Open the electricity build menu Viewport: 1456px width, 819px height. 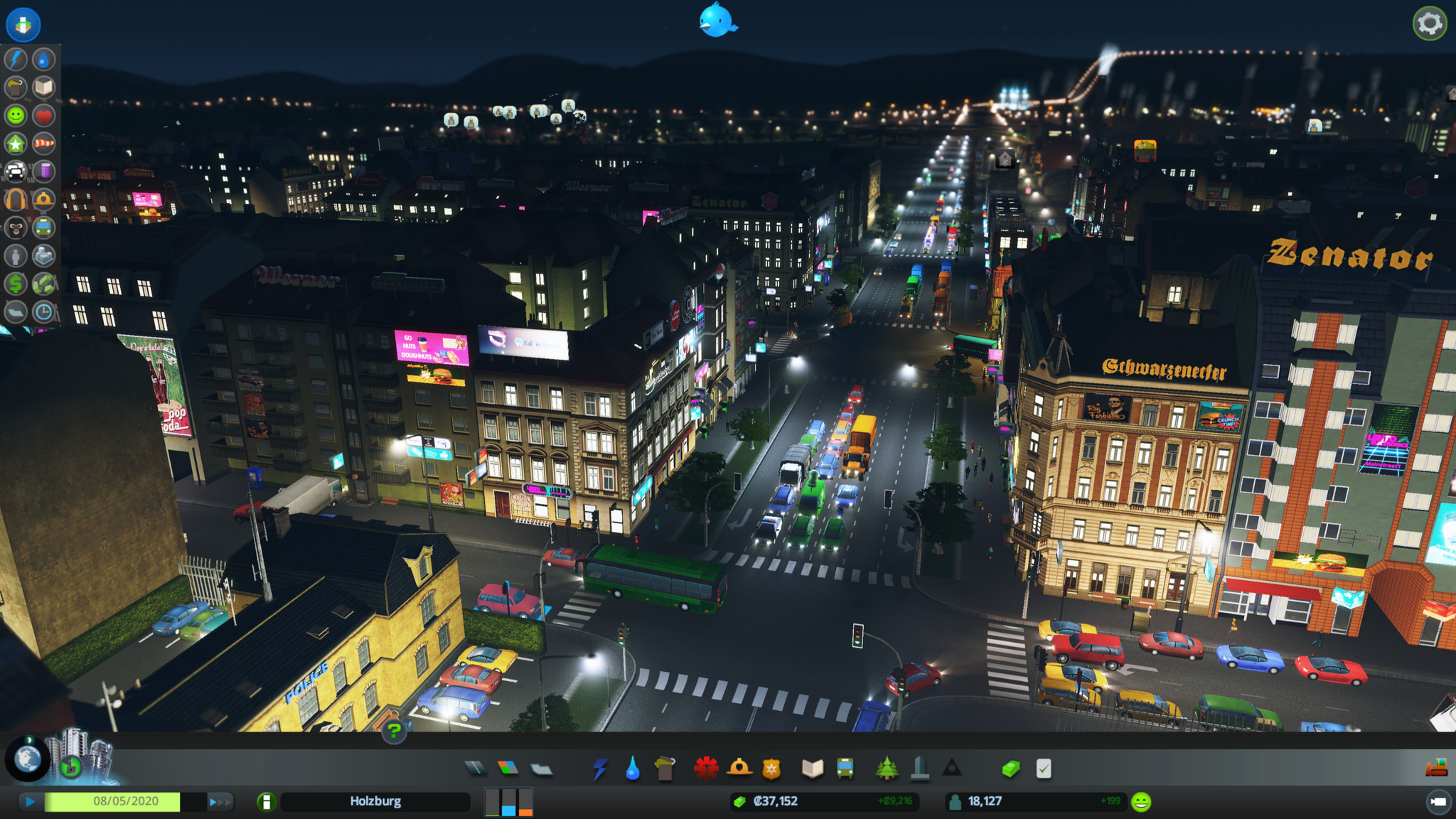(601, 769)
